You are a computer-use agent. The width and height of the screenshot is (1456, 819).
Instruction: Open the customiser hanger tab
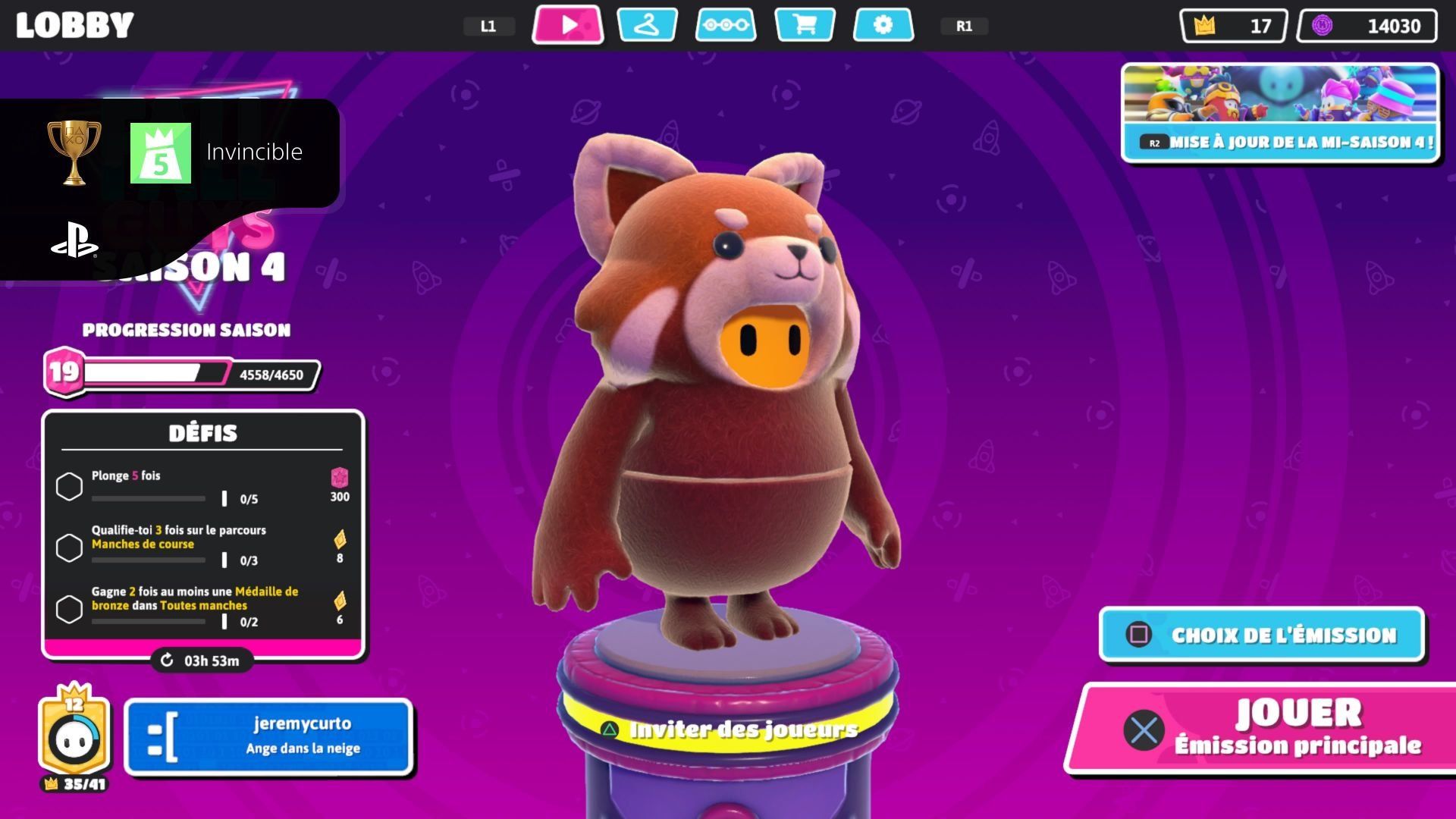[647, 25]
